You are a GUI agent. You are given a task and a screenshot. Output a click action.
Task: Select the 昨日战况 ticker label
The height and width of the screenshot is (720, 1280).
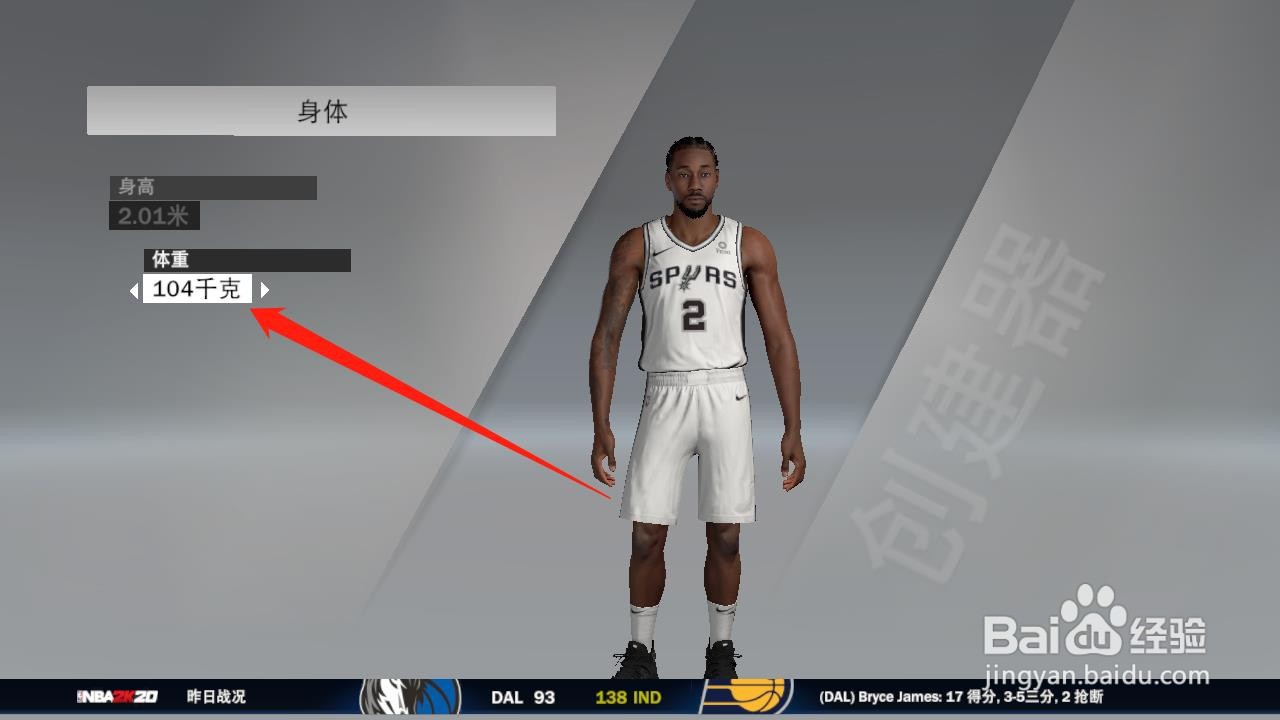(216, 697)
